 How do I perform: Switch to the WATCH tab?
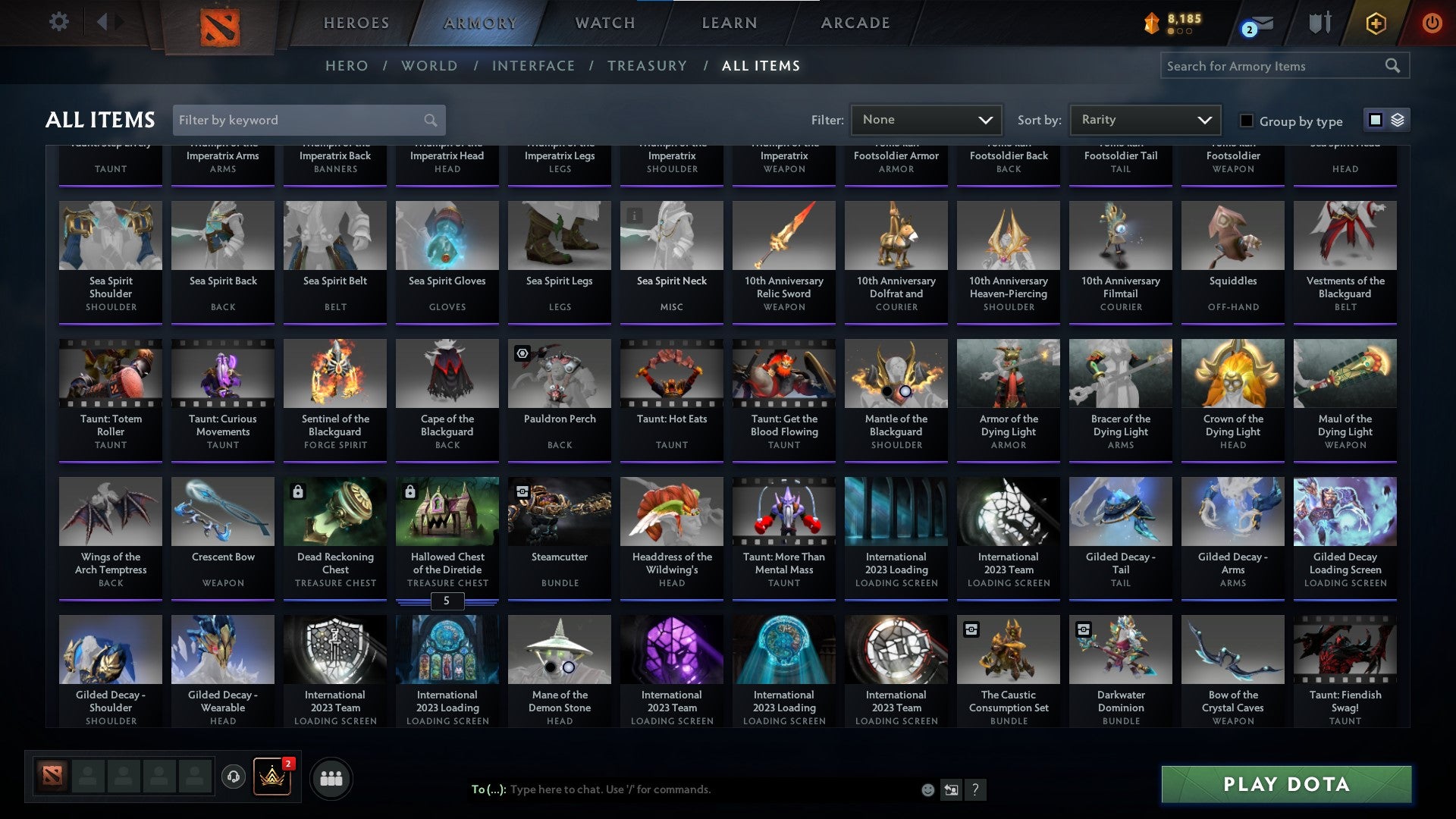(604, 23)
